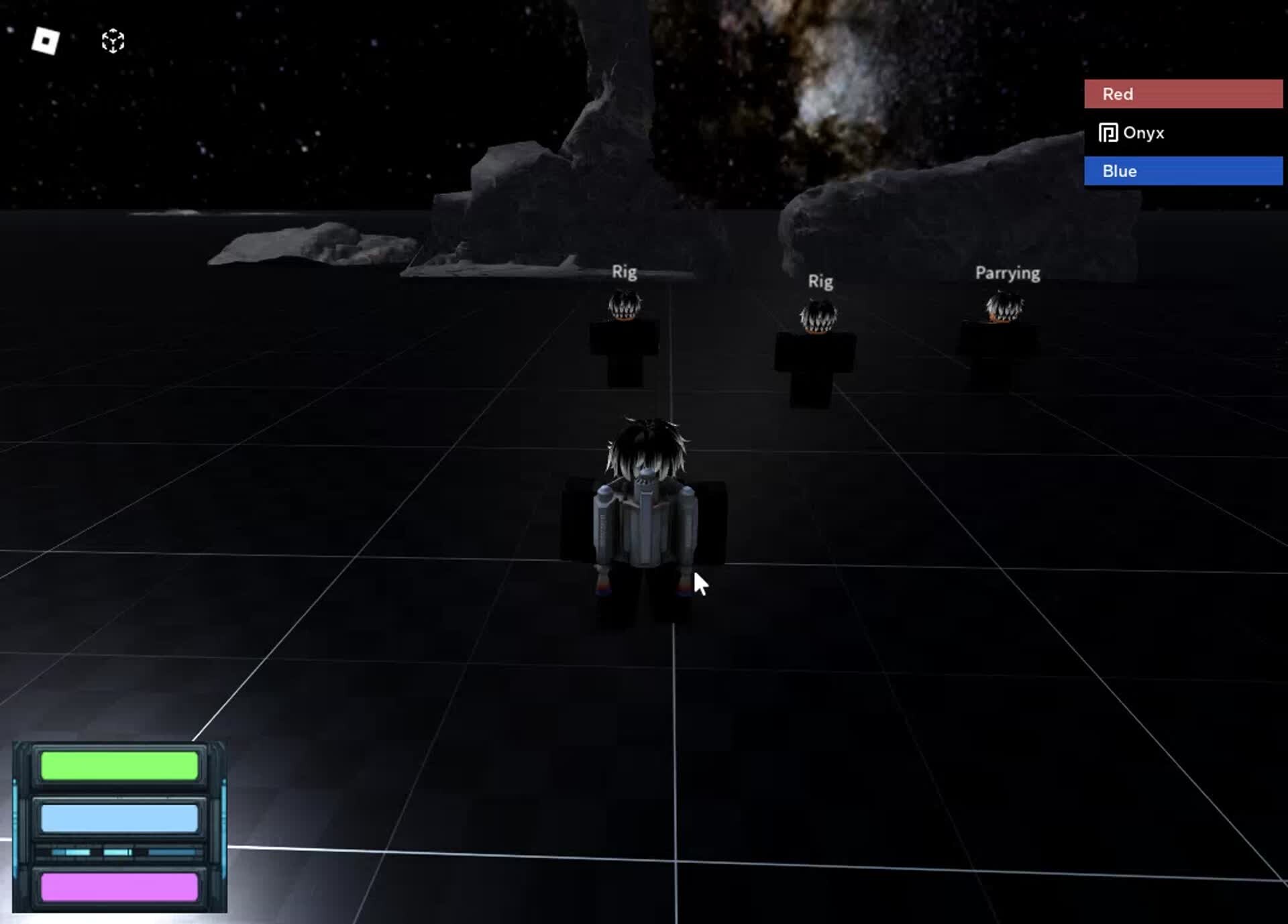This screenshot has width=1288, height=924.
Task: Click the cube icon beside Roblox logo
Action: click(x=113, y=41)
